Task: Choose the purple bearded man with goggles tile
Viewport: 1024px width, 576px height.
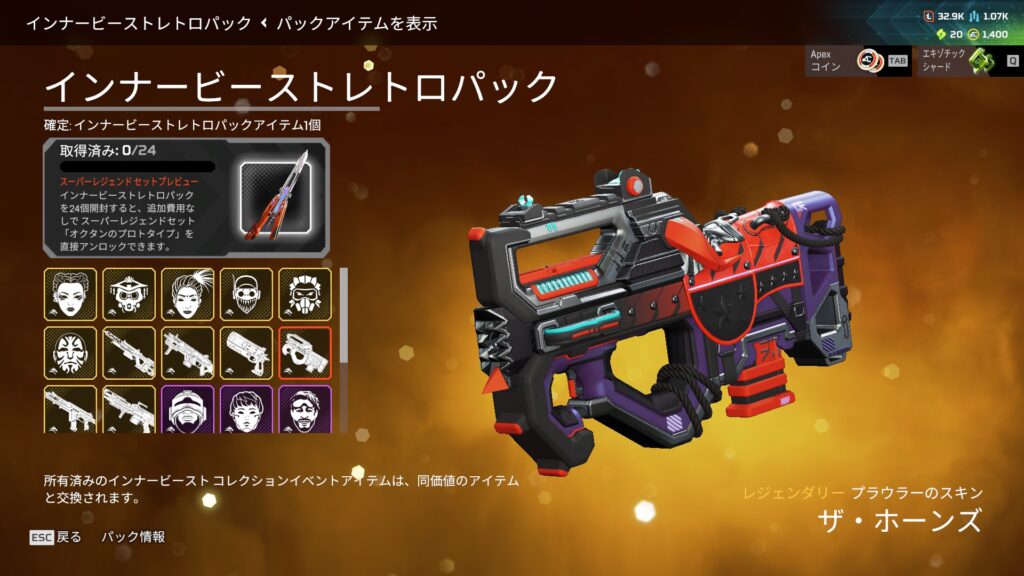Action: pos(305,410)
